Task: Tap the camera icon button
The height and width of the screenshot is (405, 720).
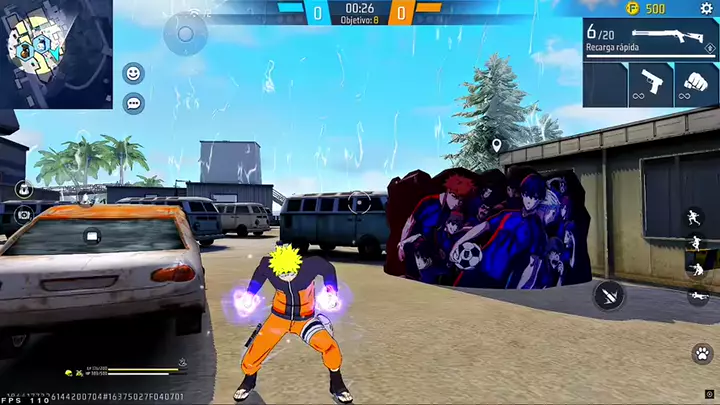Action: [x=23, y=213]
